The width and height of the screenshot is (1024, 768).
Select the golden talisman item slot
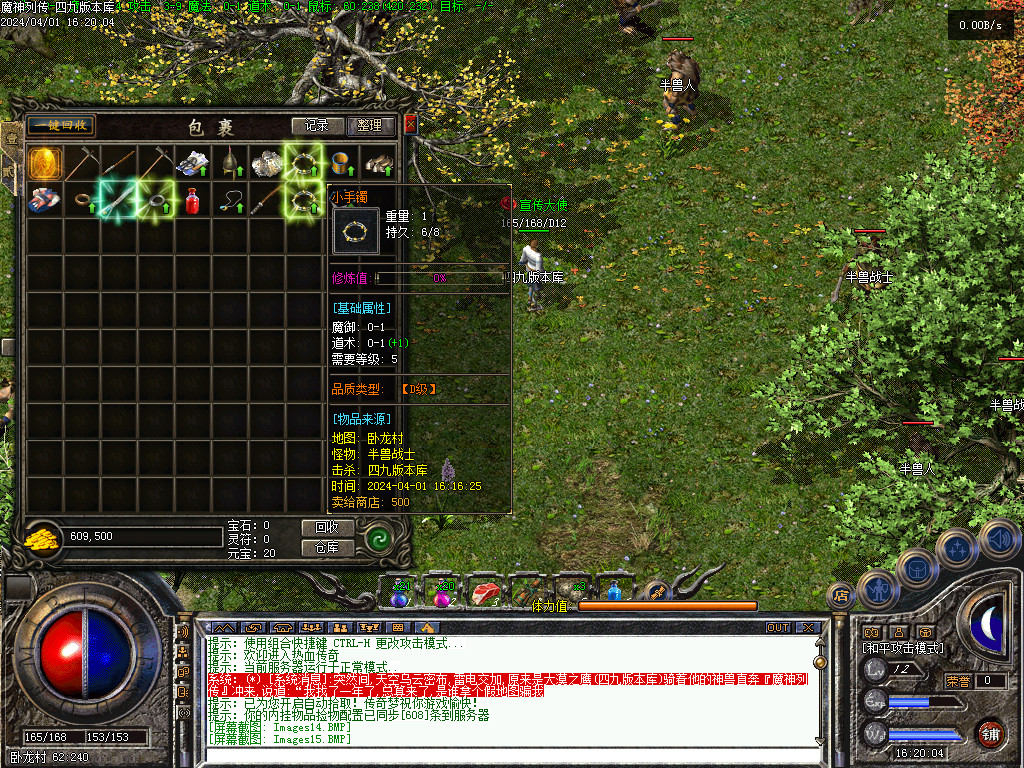point(44,162)
